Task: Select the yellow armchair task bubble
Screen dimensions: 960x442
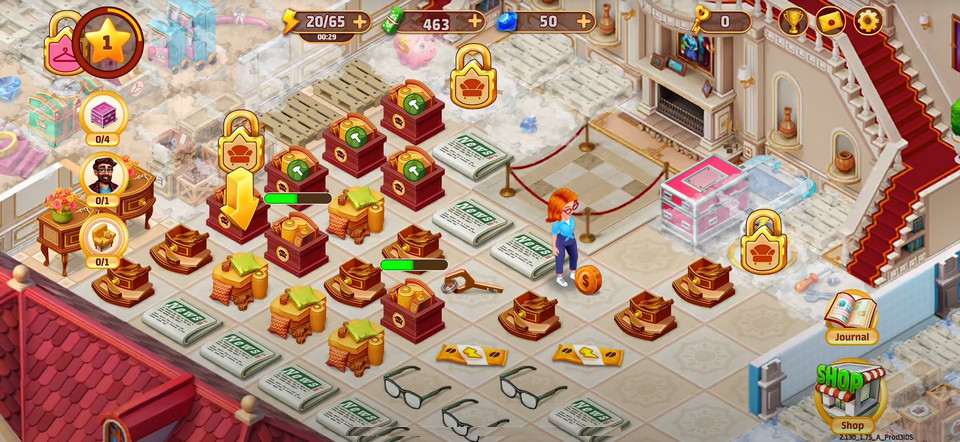Action: point(104,238)
